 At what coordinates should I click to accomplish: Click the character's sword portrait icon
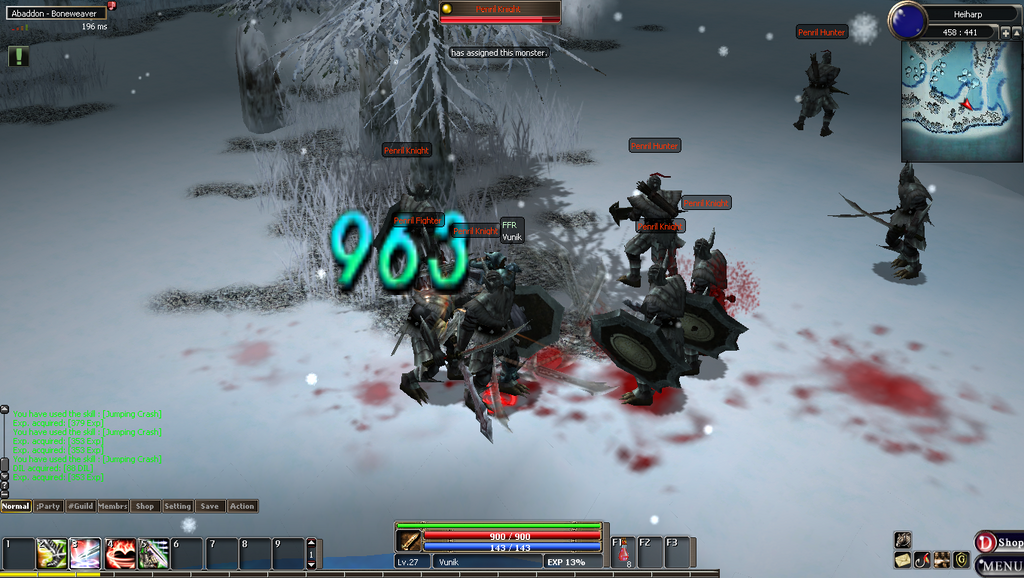point(408,541)
